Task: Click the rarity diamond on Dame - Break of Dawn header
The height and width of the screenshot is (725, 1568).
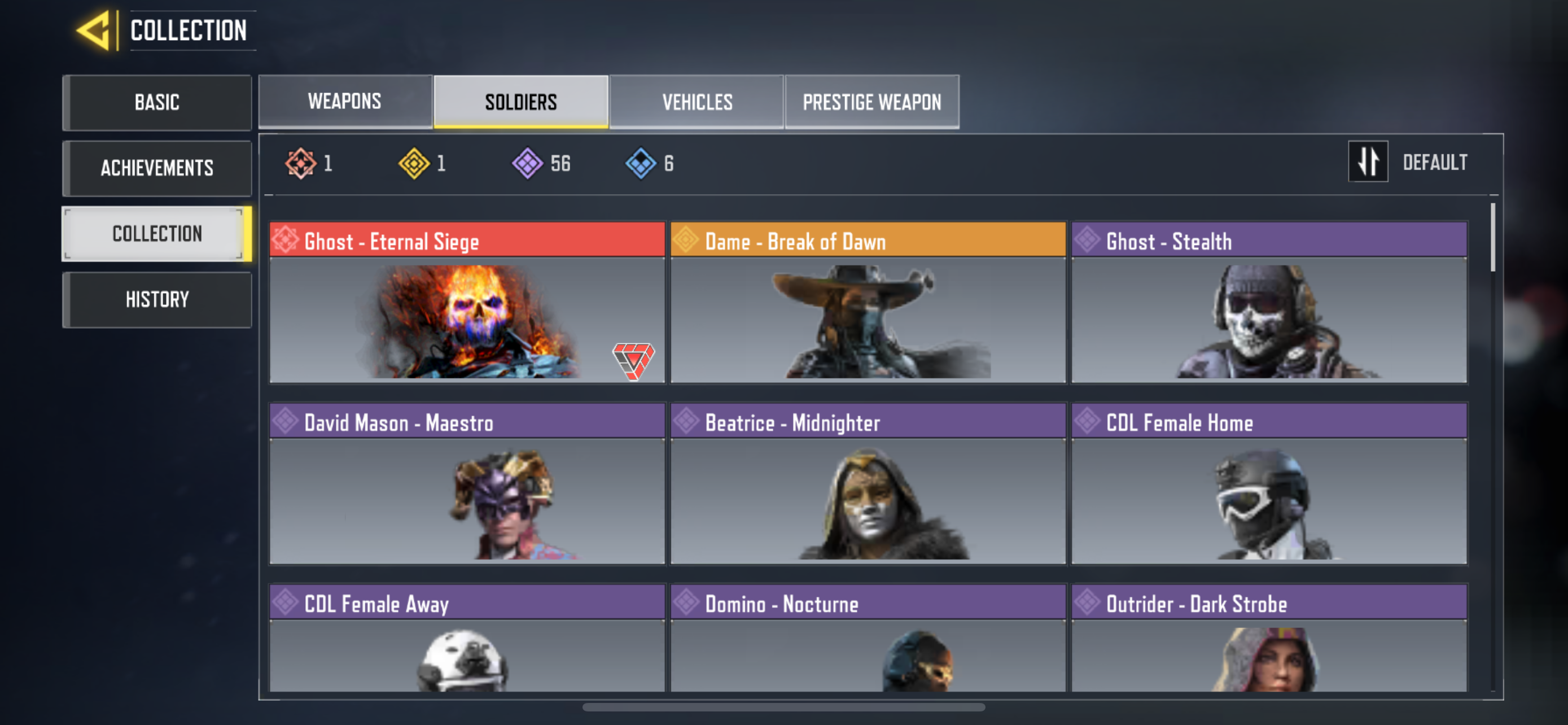Action: [686, 241]
